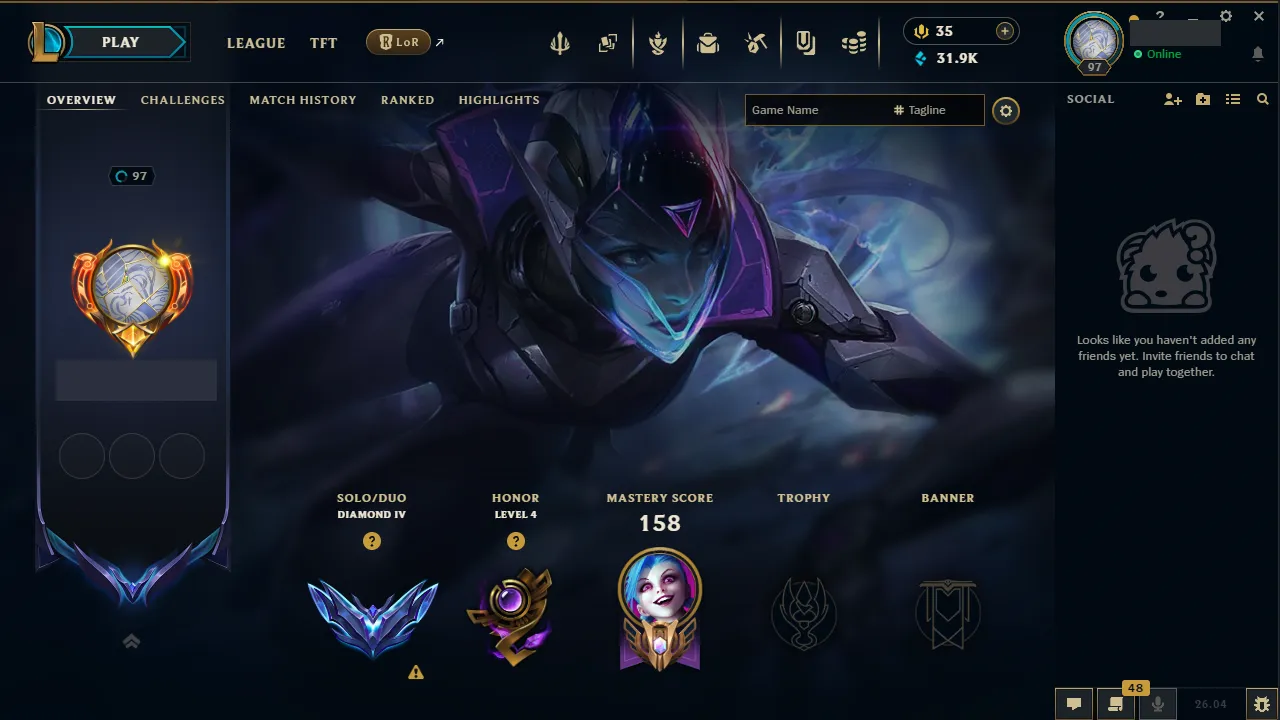Open the search settings gear dropdown
This screenshot has height=720, width=1280.
1006,110
